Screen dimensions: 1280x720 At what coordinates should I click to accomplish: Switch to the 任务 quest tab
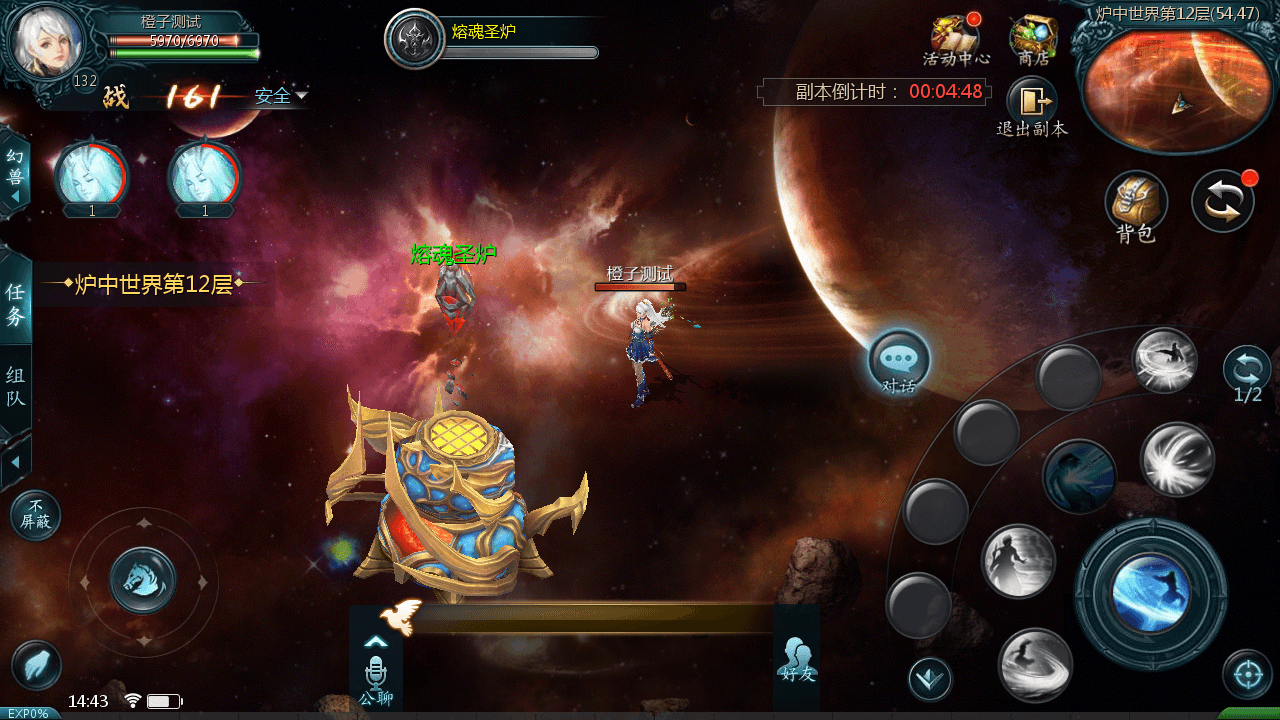click(15, 303)
